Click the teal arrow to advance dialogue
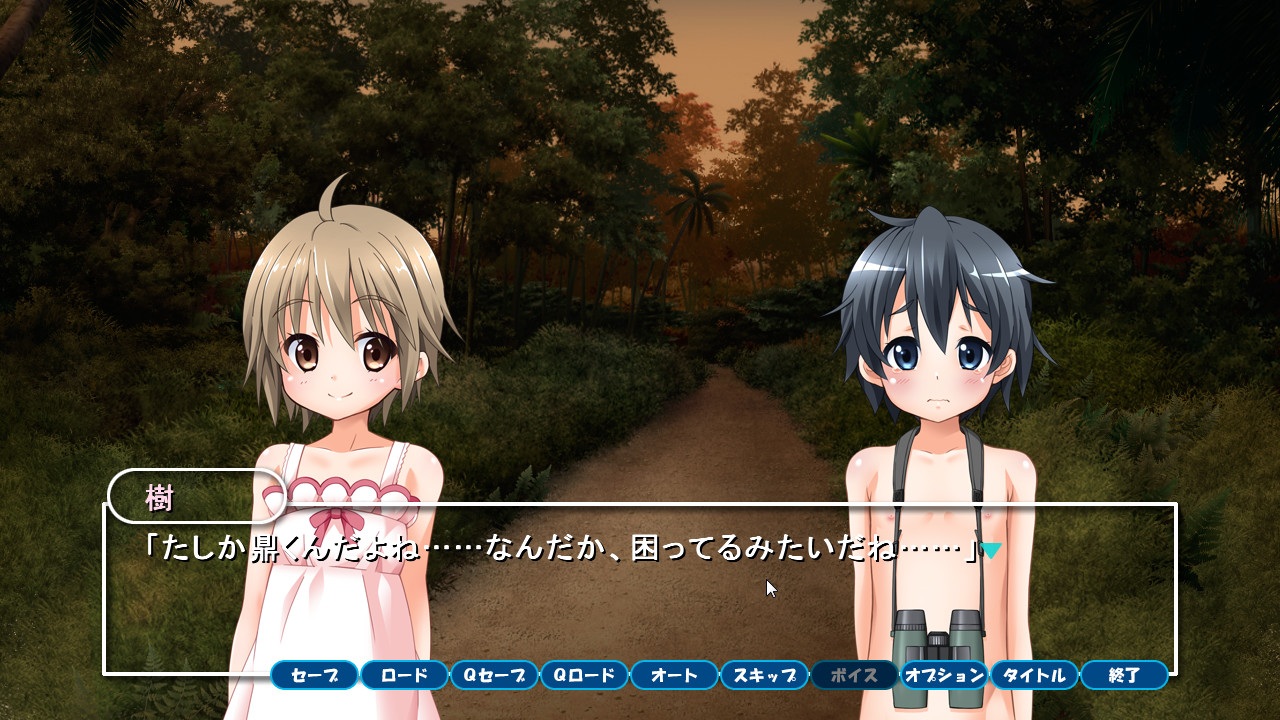The width and height of the screenshot is (1280, 720). (x=991, y=550)
